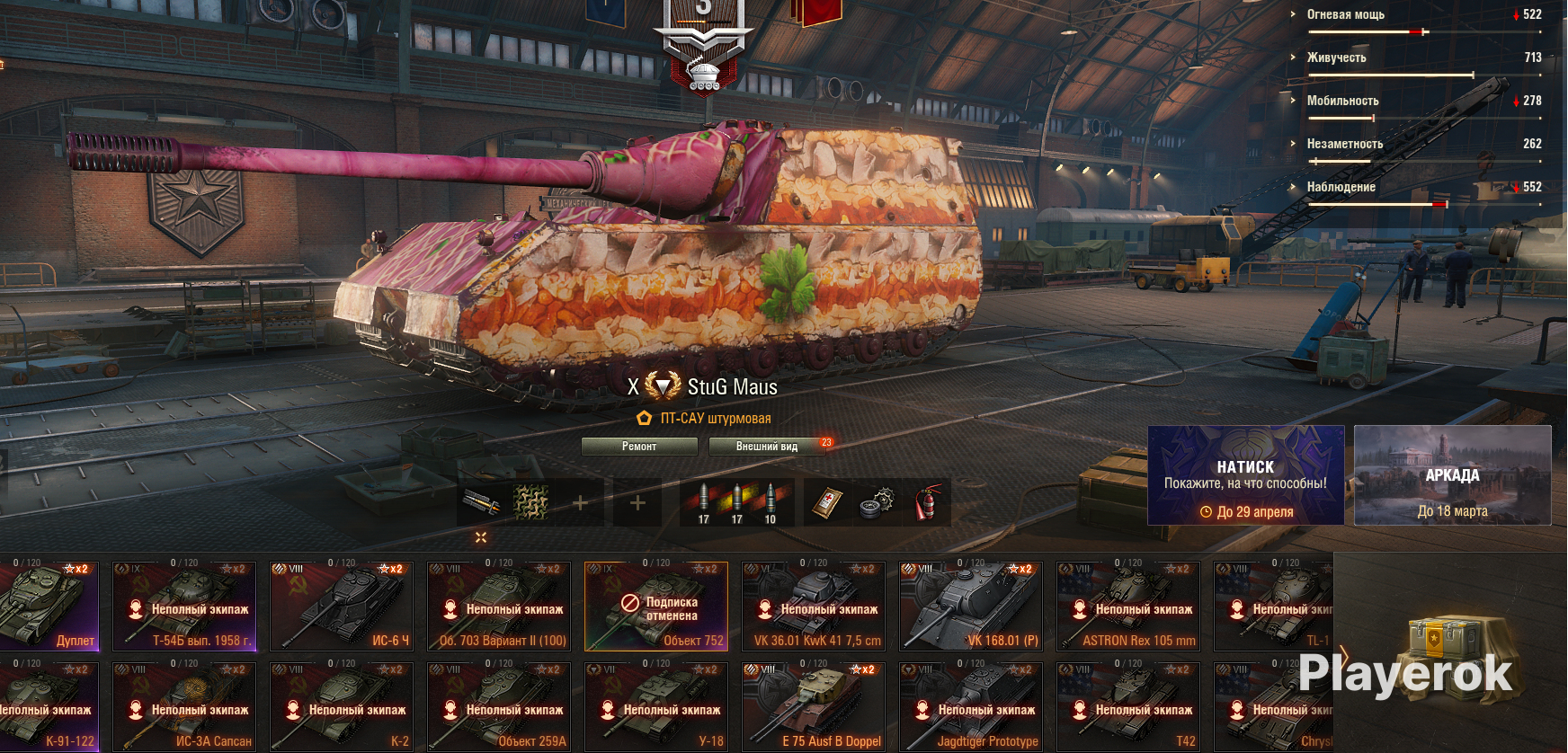The width and height of the screenshot is (1568, 753).
Task: Open the Внешний вид customization menu
Action: coord(767,447)
